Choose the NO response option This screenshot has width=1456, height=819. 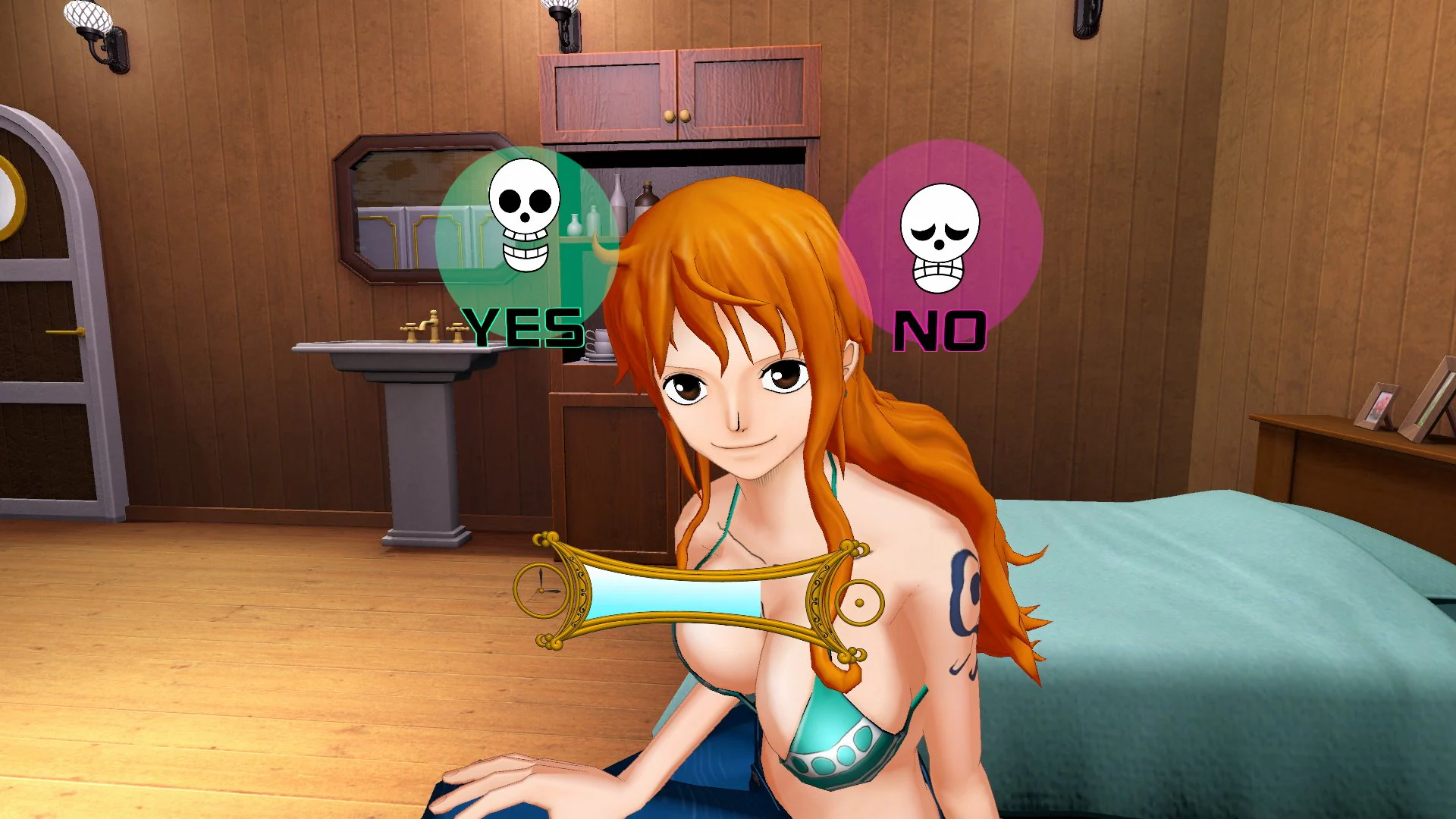point(940,328)
